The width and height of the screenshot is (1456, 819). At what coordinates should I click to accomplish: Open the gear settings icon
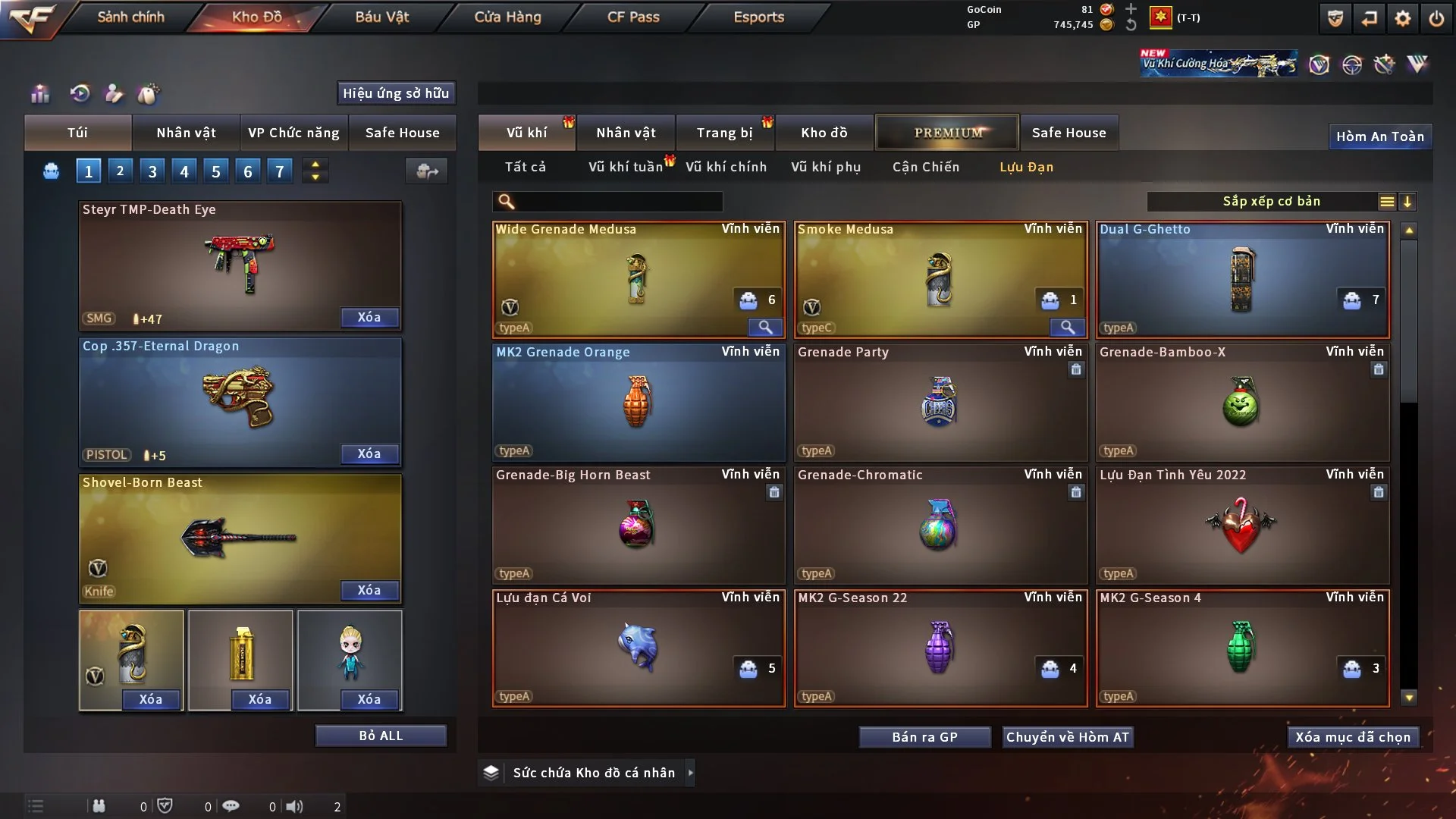point(1402,18)
